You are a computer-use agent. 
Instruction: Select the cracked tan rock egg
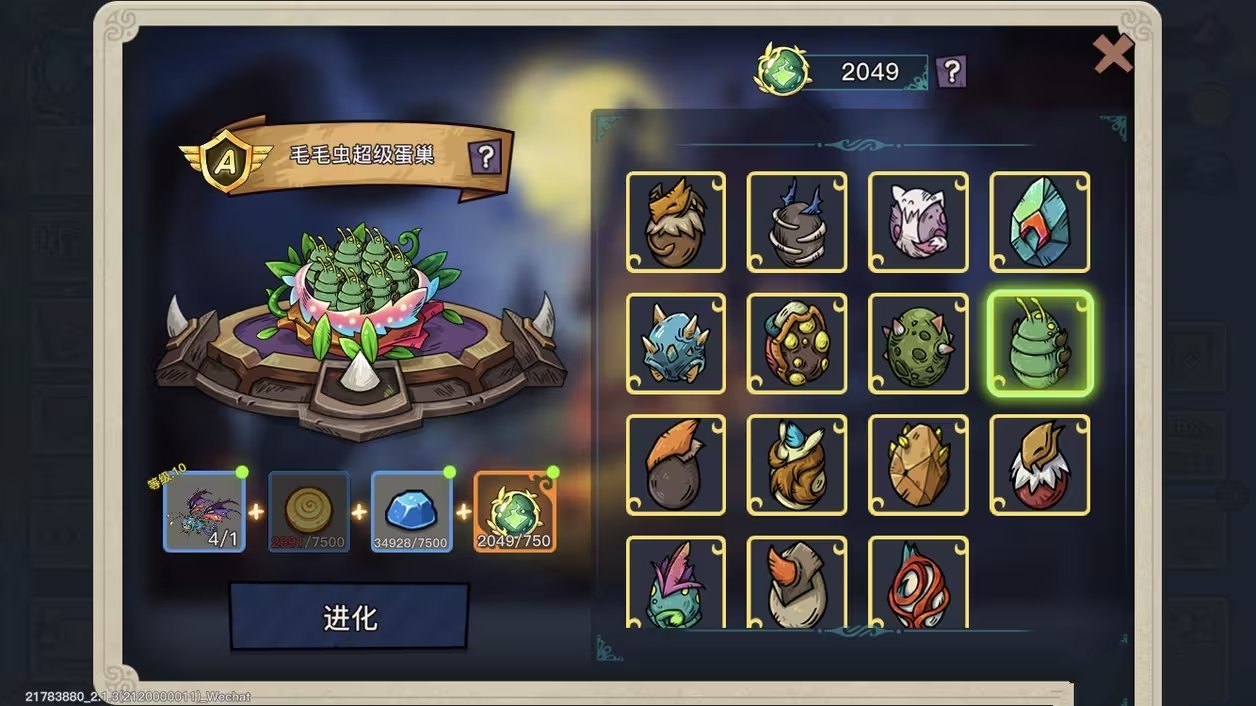(x=918, y=465)
